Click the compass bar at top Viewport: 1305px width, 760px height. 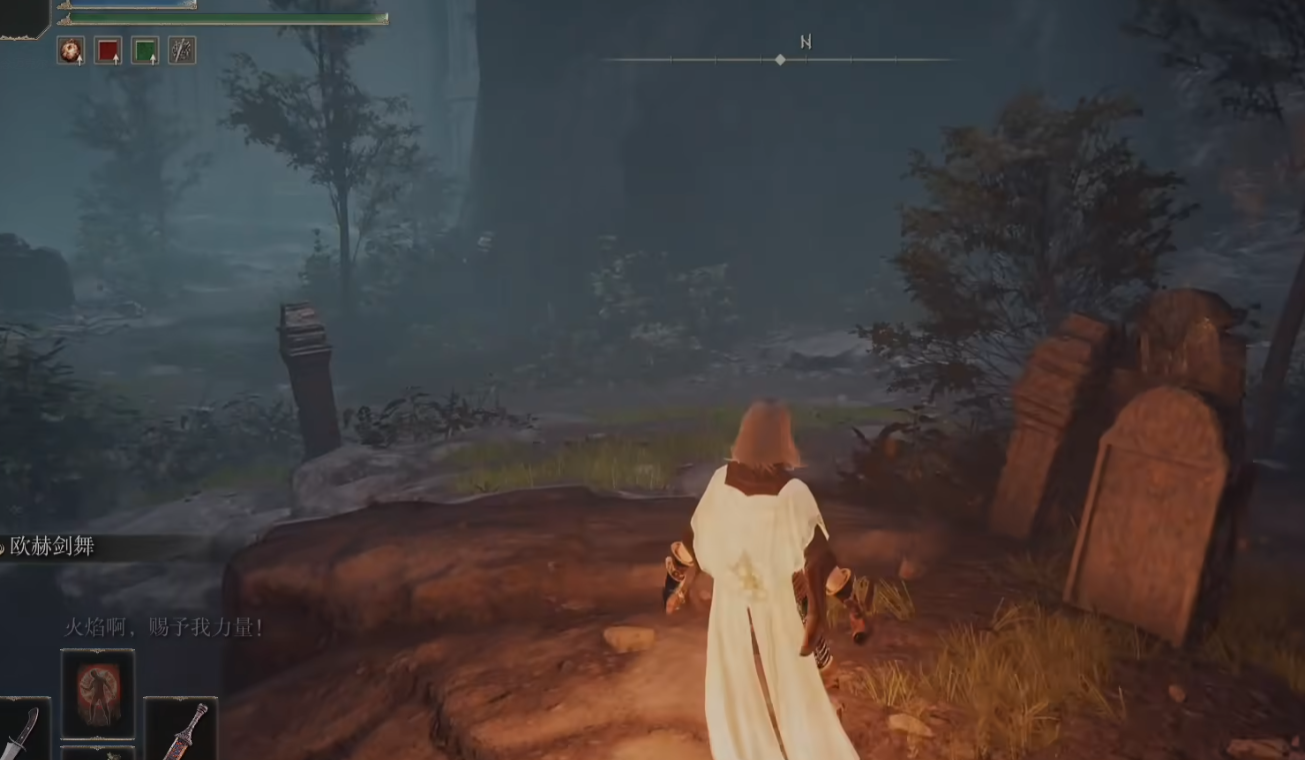[x=780, y=60]
